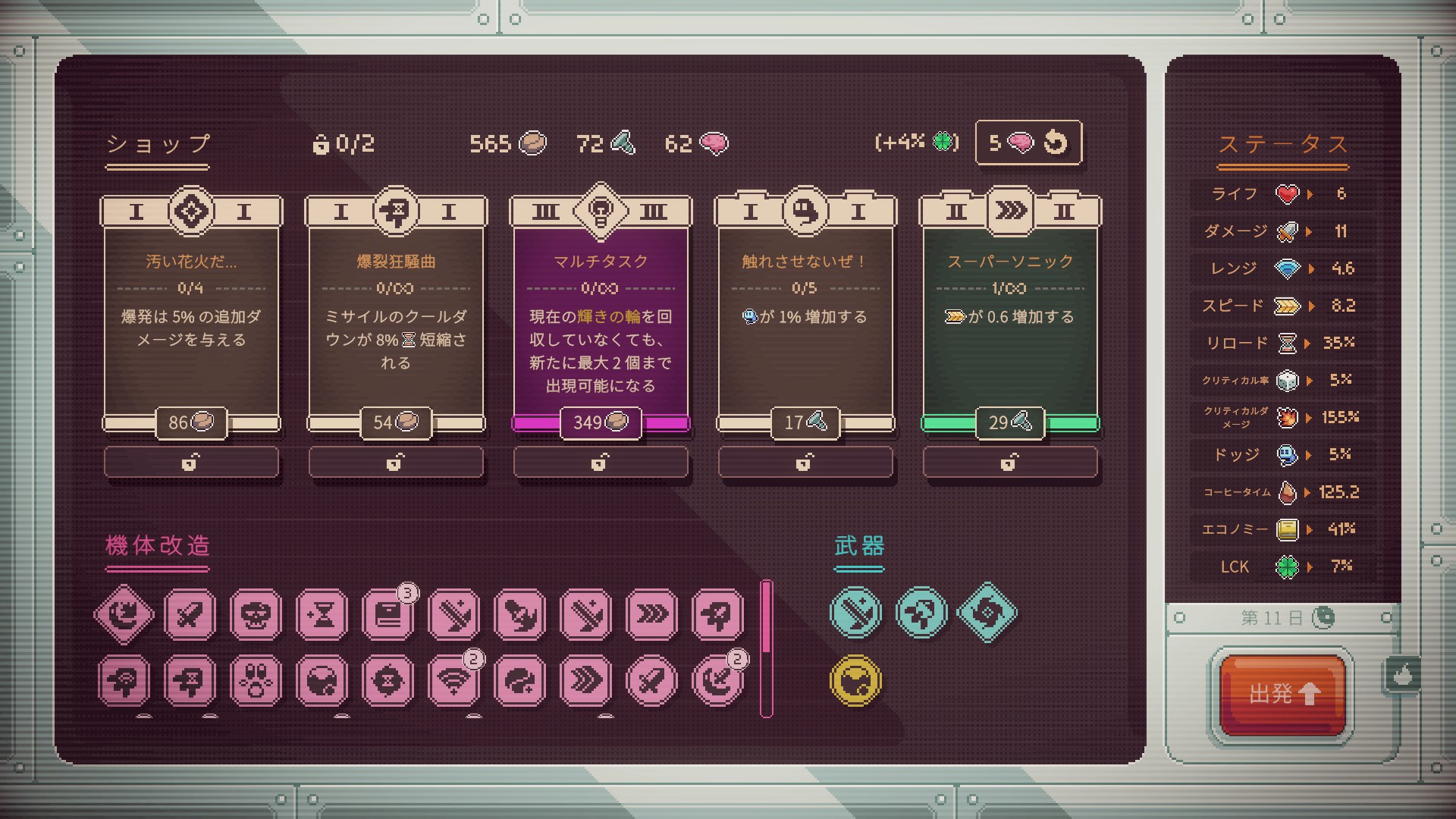Select the teal spiral diamond weapon icon

click(987, 613)
